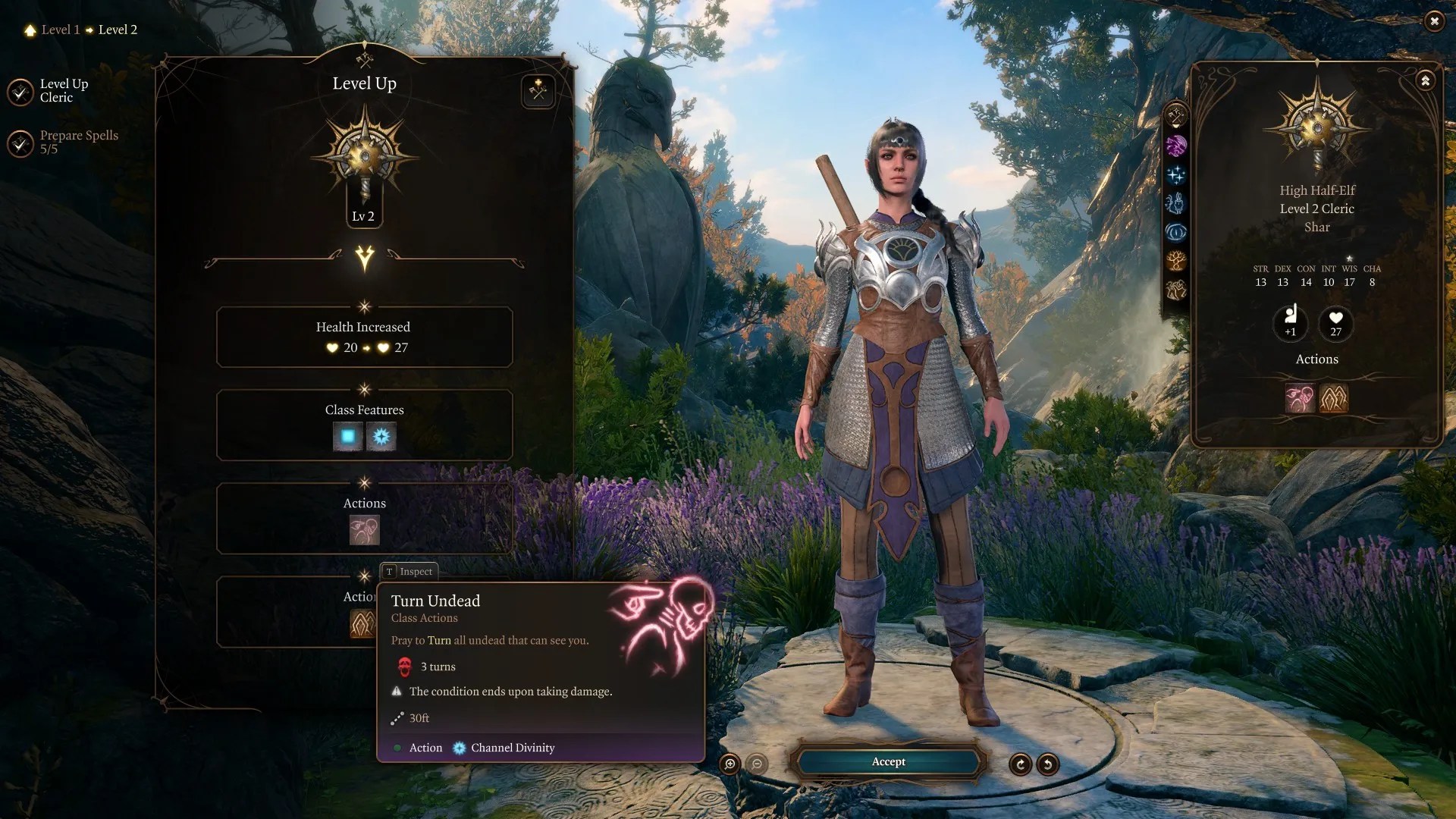Open the crossed axes class tab
The width and height of the screenshot is (1456, 819).
click(x=1175, y=116)
